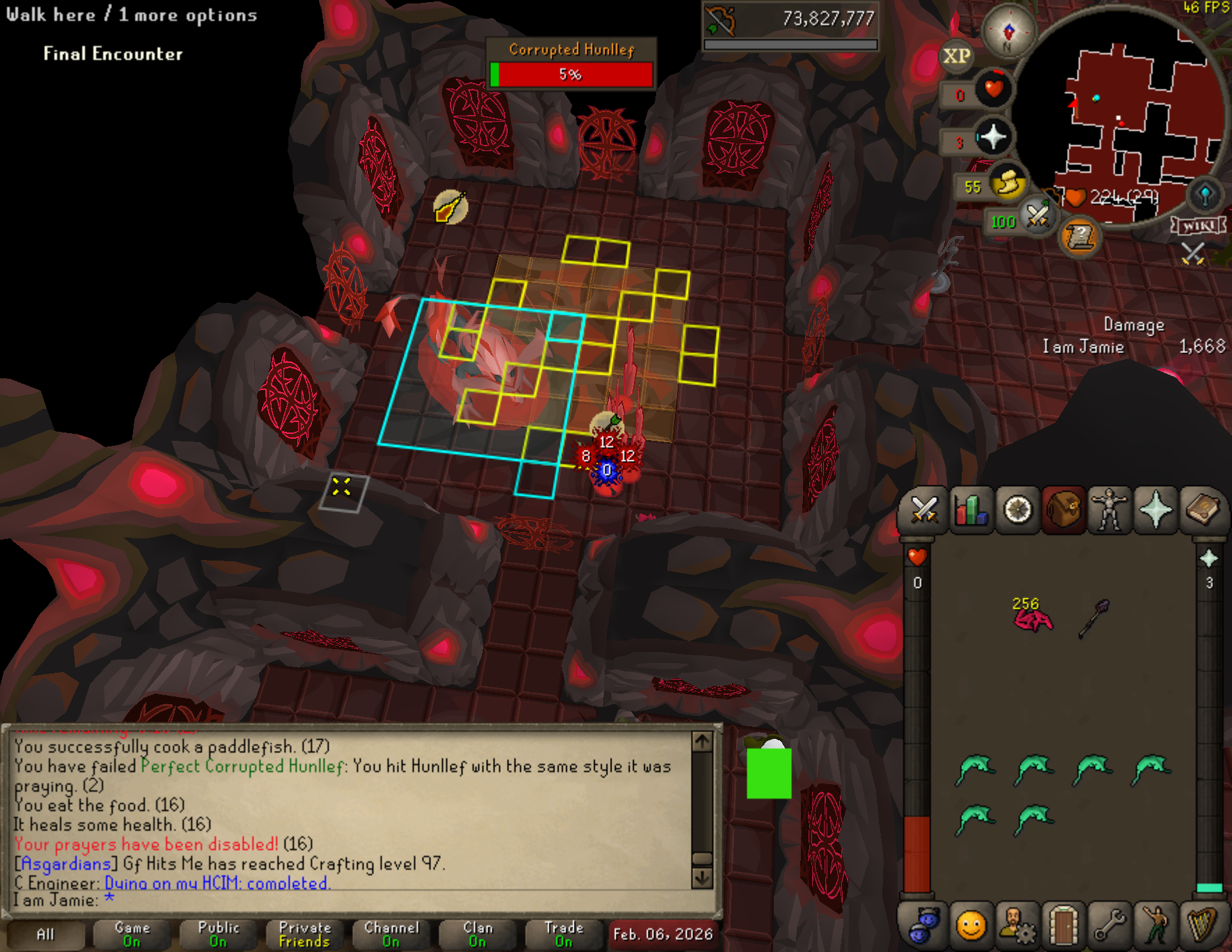1232x952 pixels.
Task: Activate the special attack orb
Action: click(1037, 216)
